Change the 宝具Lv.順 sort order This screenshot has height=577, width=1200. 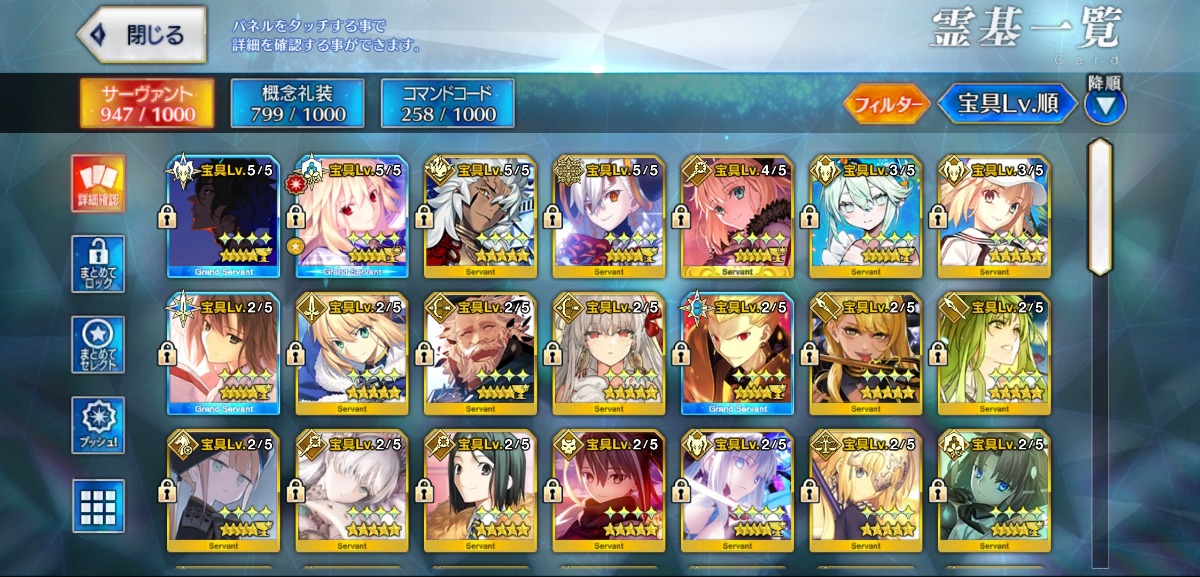coord(1006,104)
